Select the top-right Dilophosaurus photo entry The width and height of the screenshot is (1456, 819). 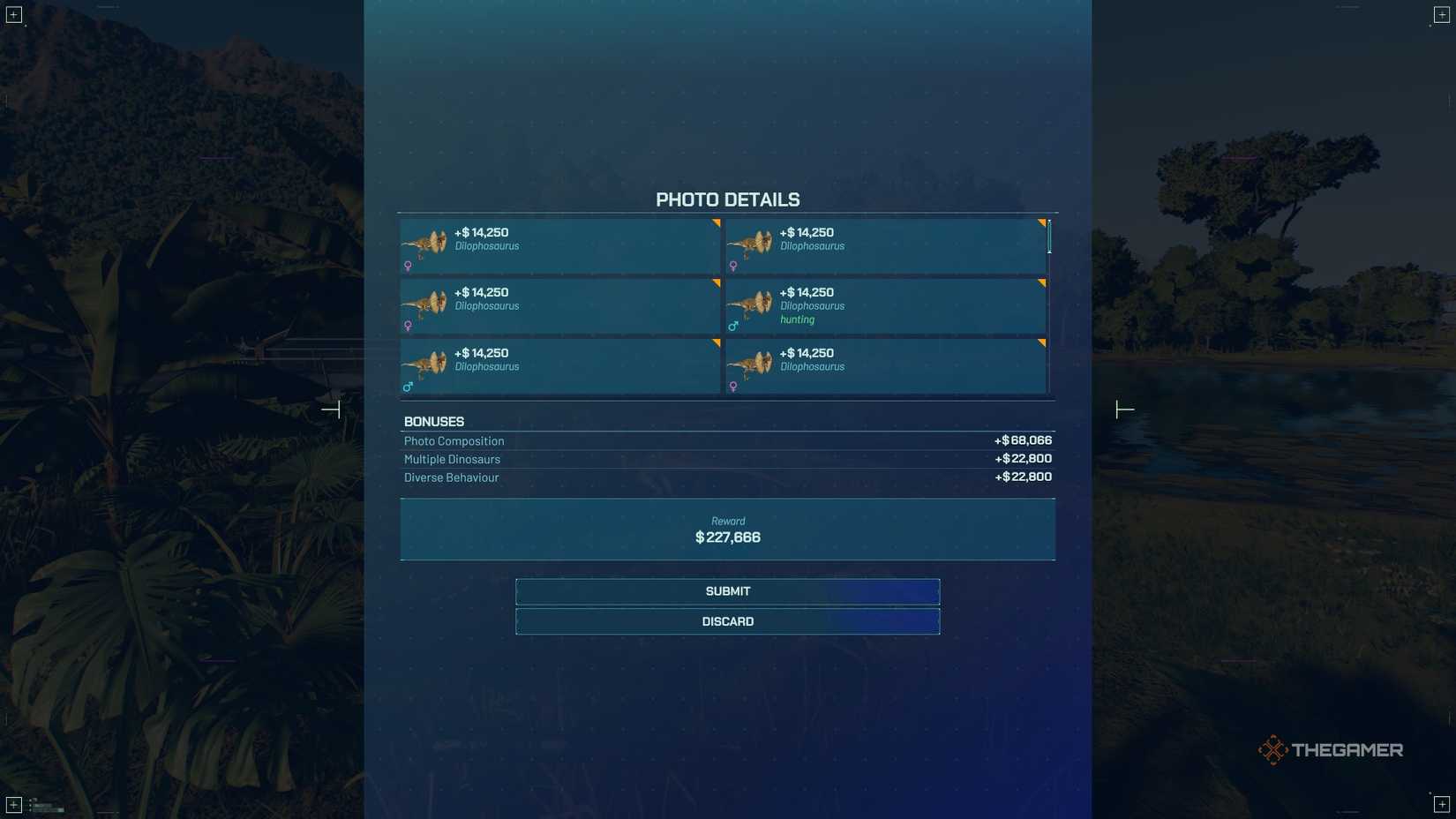coord(882,245)
